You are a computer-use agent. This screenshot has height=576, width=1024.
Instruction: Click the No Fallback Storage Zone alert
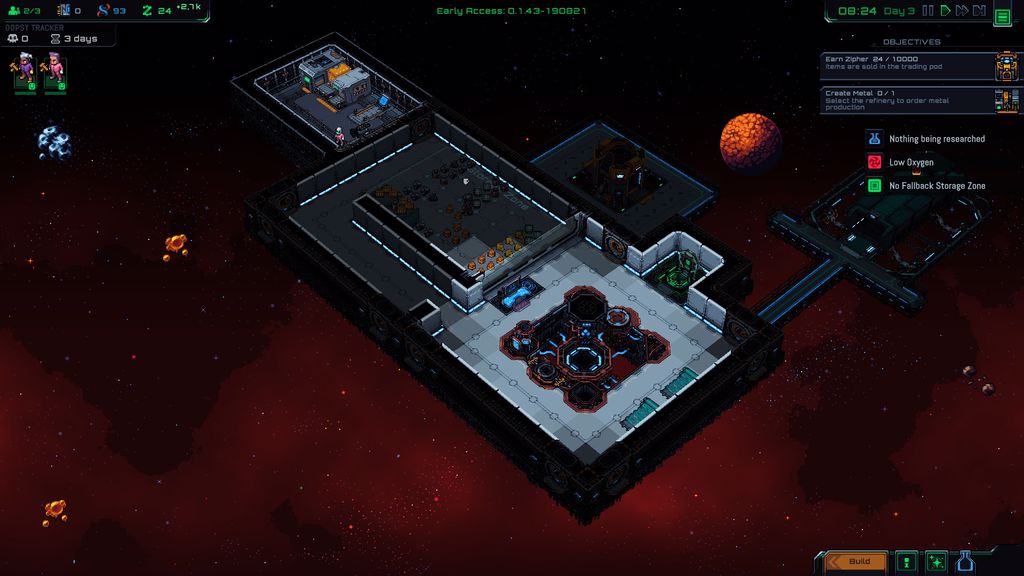(925, 186)
